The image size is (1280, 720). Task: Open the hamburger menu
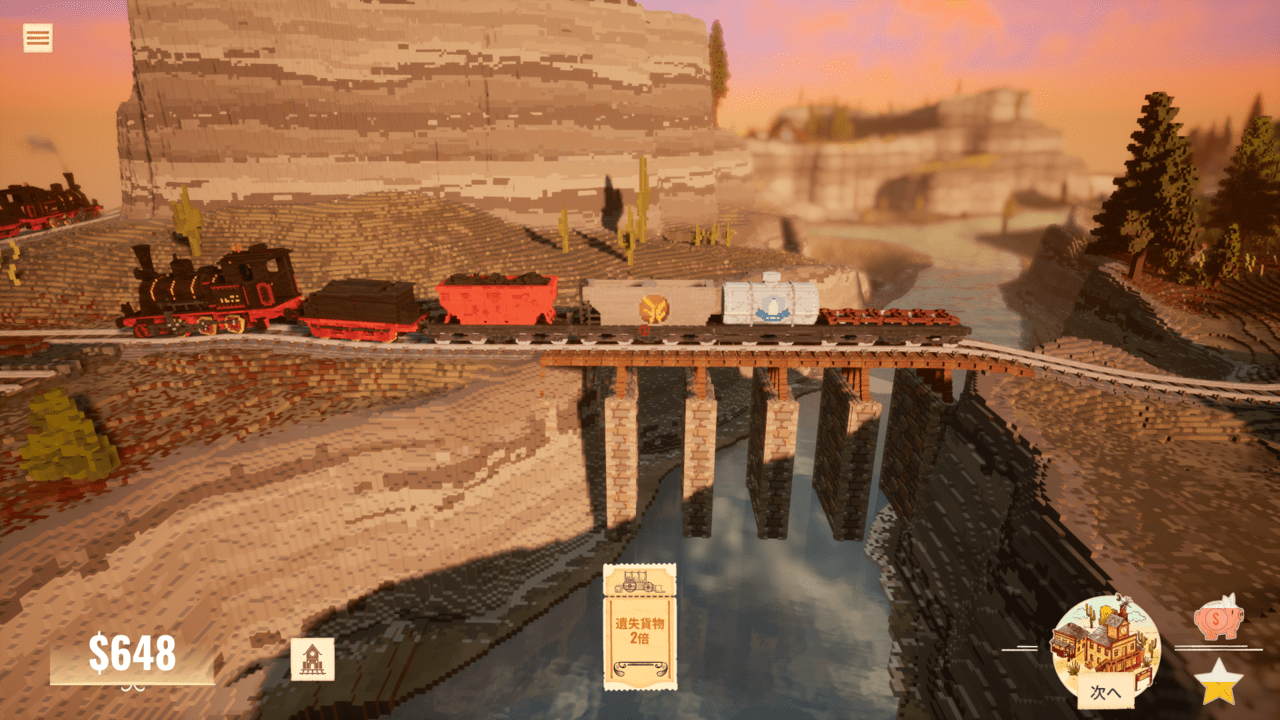click(38, 38)
